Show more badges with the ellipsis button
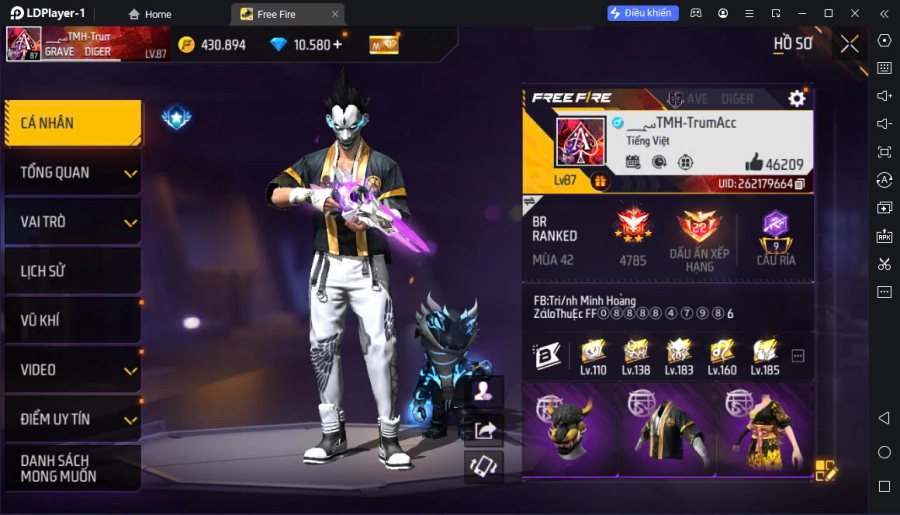Screen dimensions: 900x515 point(798,355)
